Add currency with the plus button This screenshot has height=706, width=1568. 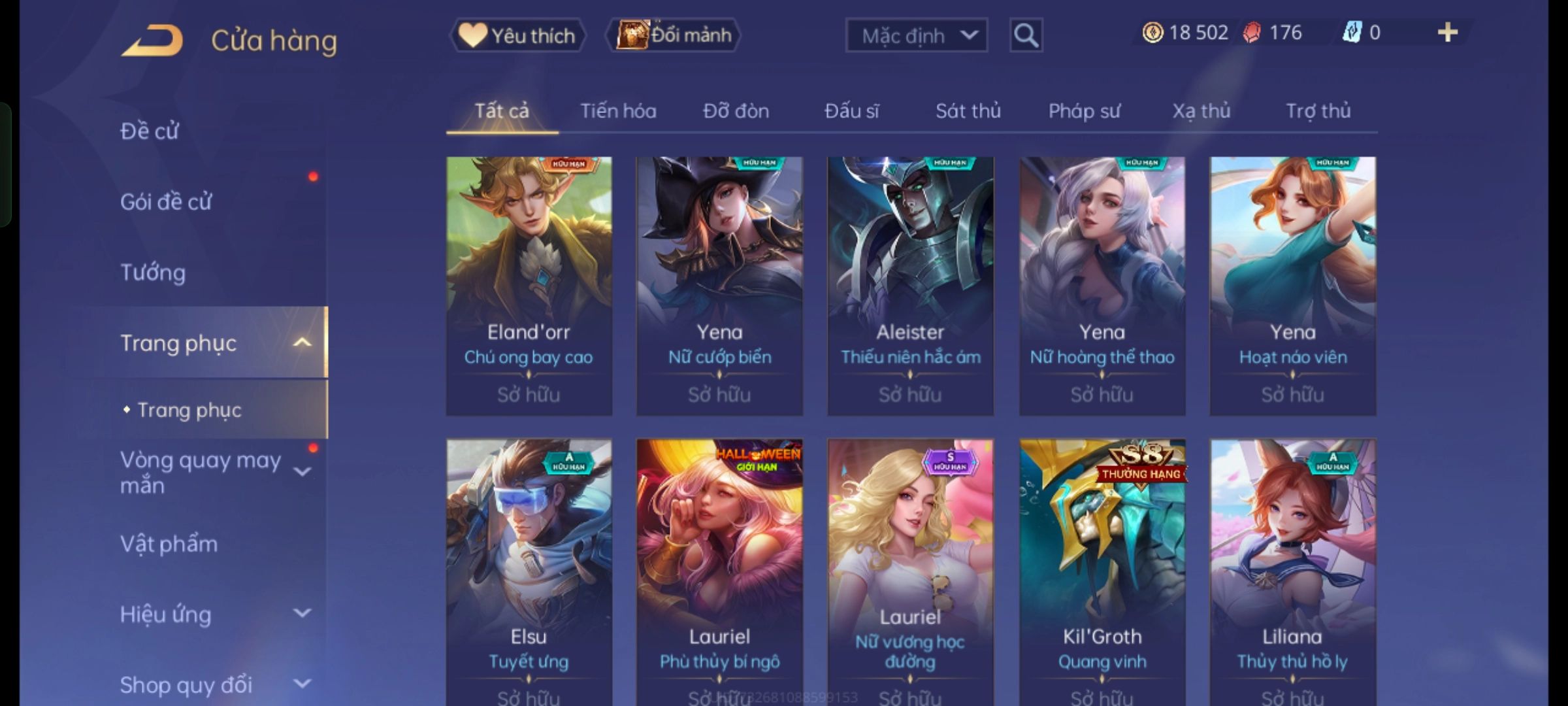tap(1447, 33)
